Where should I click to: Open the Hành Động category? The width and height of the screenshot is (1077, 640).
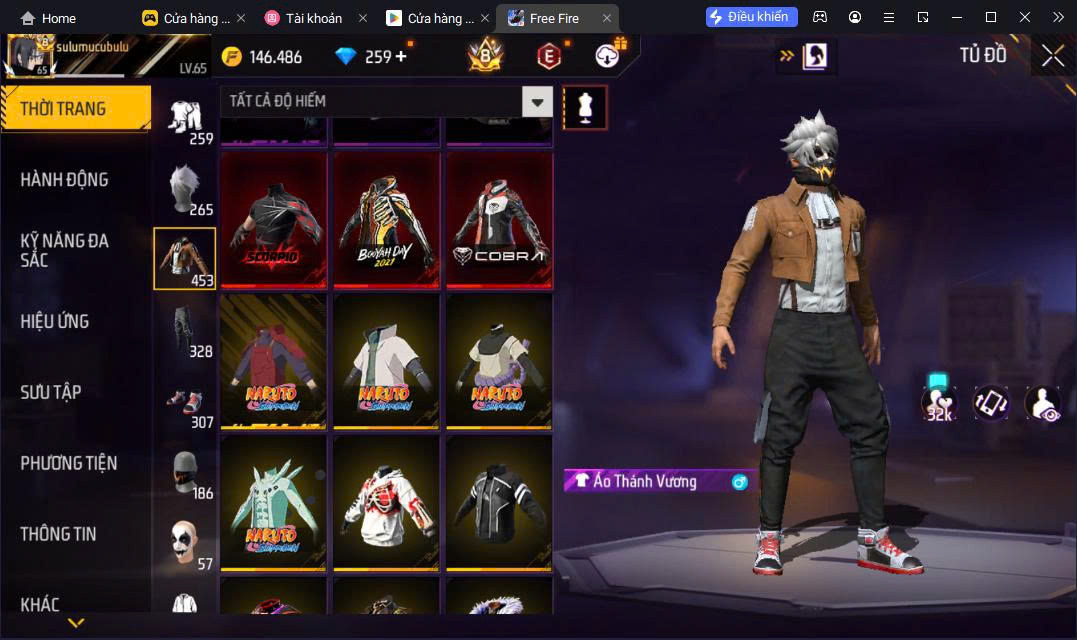(65, 180)
